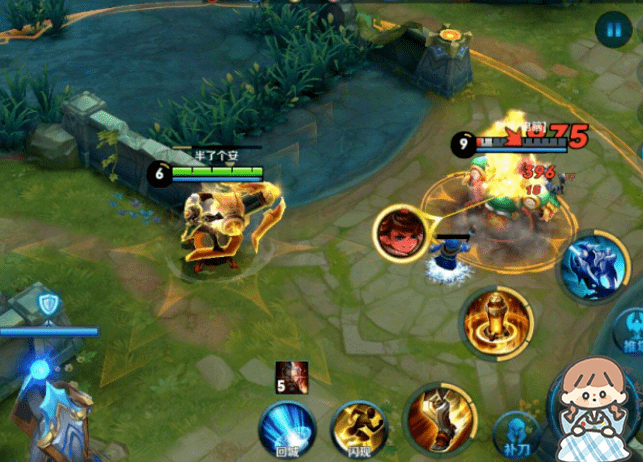This screenshot has height=462, width=643.
Task: Target the red-haired enemy hero portrait
Action: [399, 231]
